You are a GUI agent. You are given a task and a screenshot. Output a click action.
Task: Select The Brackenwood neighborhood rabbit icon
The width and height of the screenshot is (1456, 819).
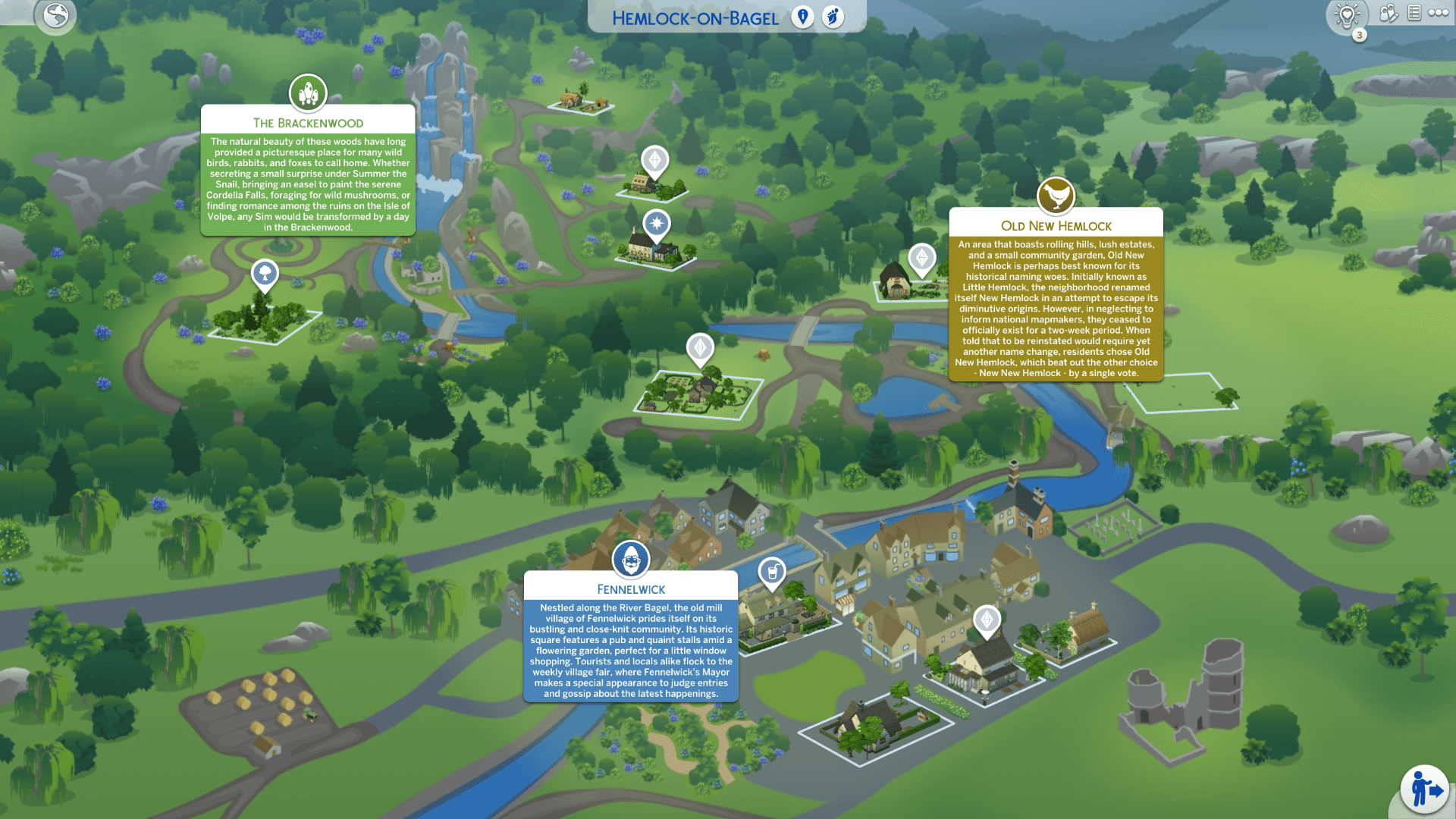(308, 93)
